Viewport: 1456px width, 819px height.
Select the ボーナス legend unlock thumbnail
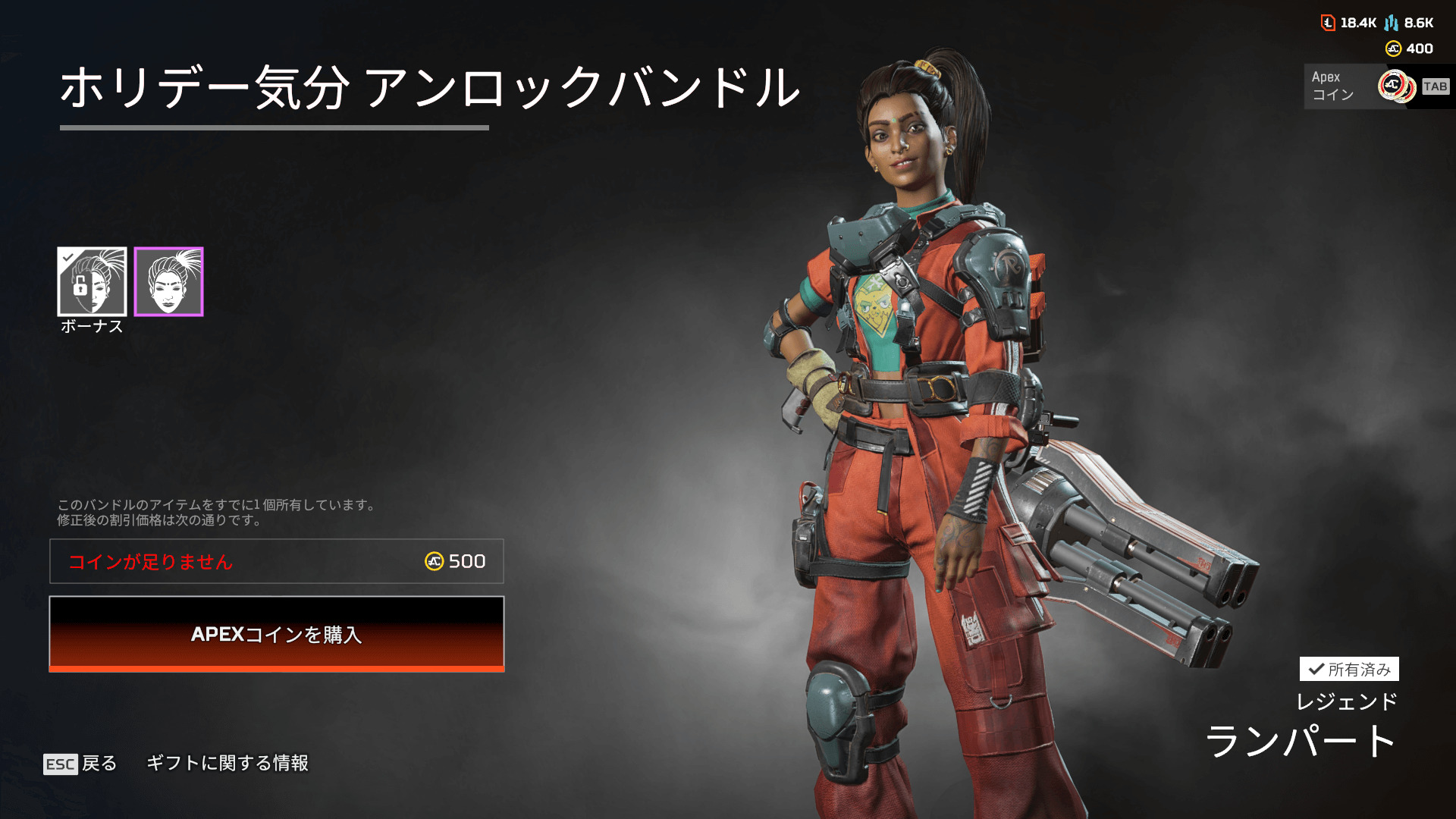(92, 281)
